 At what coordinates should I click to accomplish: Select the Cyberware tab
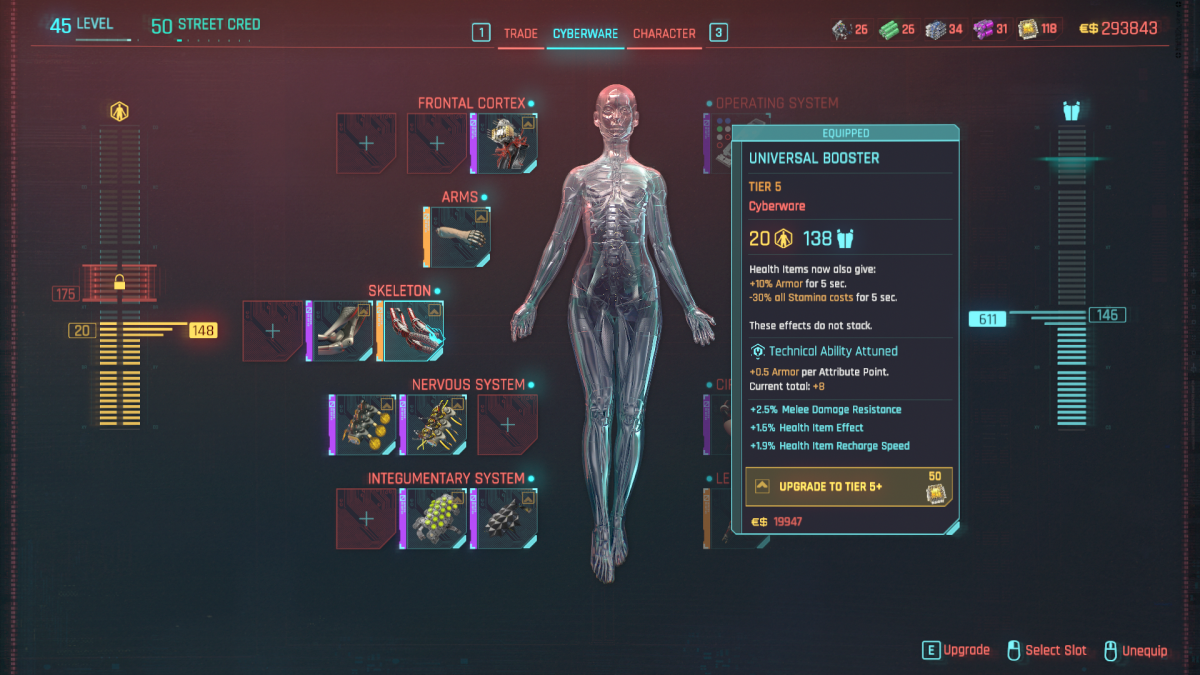[586, 33]
